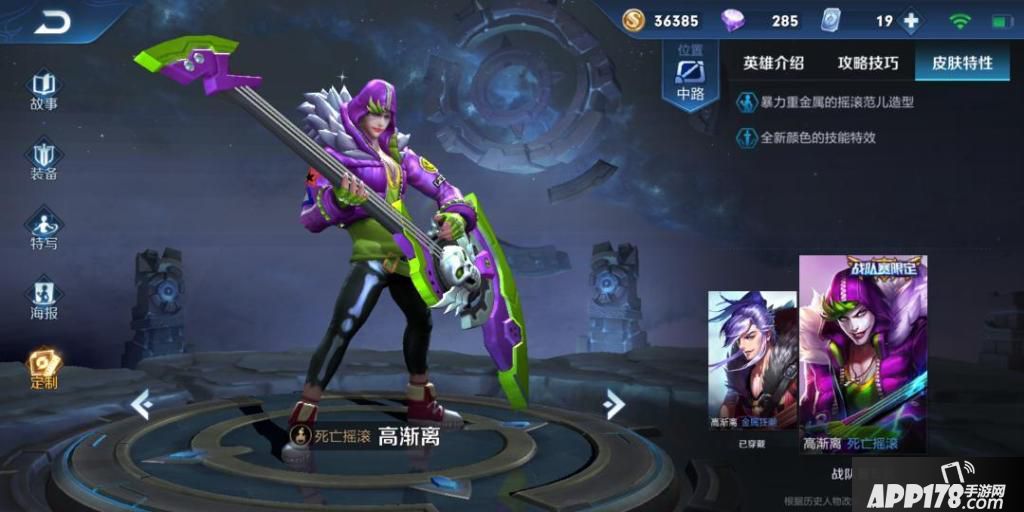1024x512 pixels.
Task: Select the 皮肤特性 tab
Action: point(962,63)
